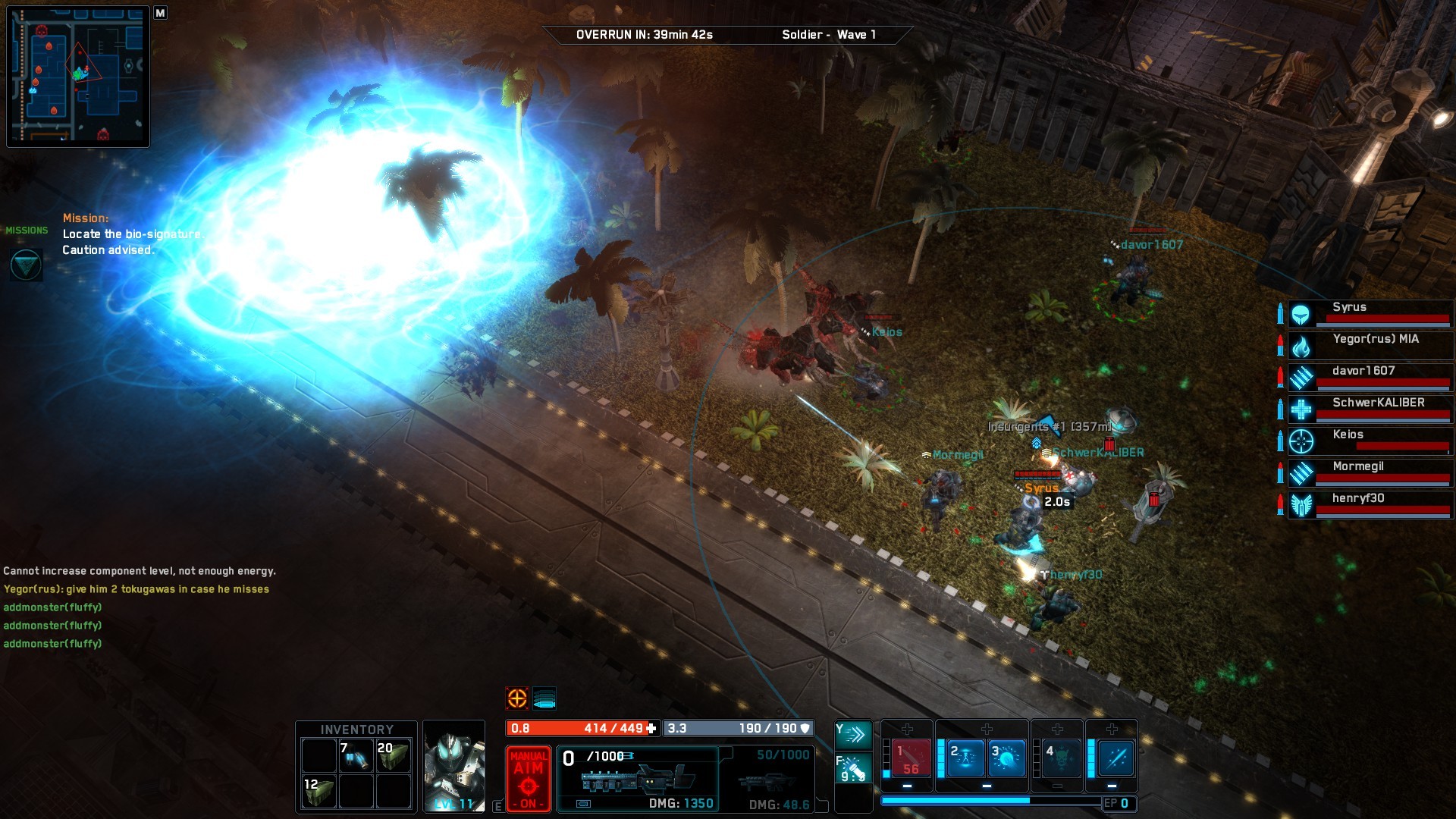Open the missions tracker triangle icon
Viewport: 1456px width, 819px height.
point(26,265)
